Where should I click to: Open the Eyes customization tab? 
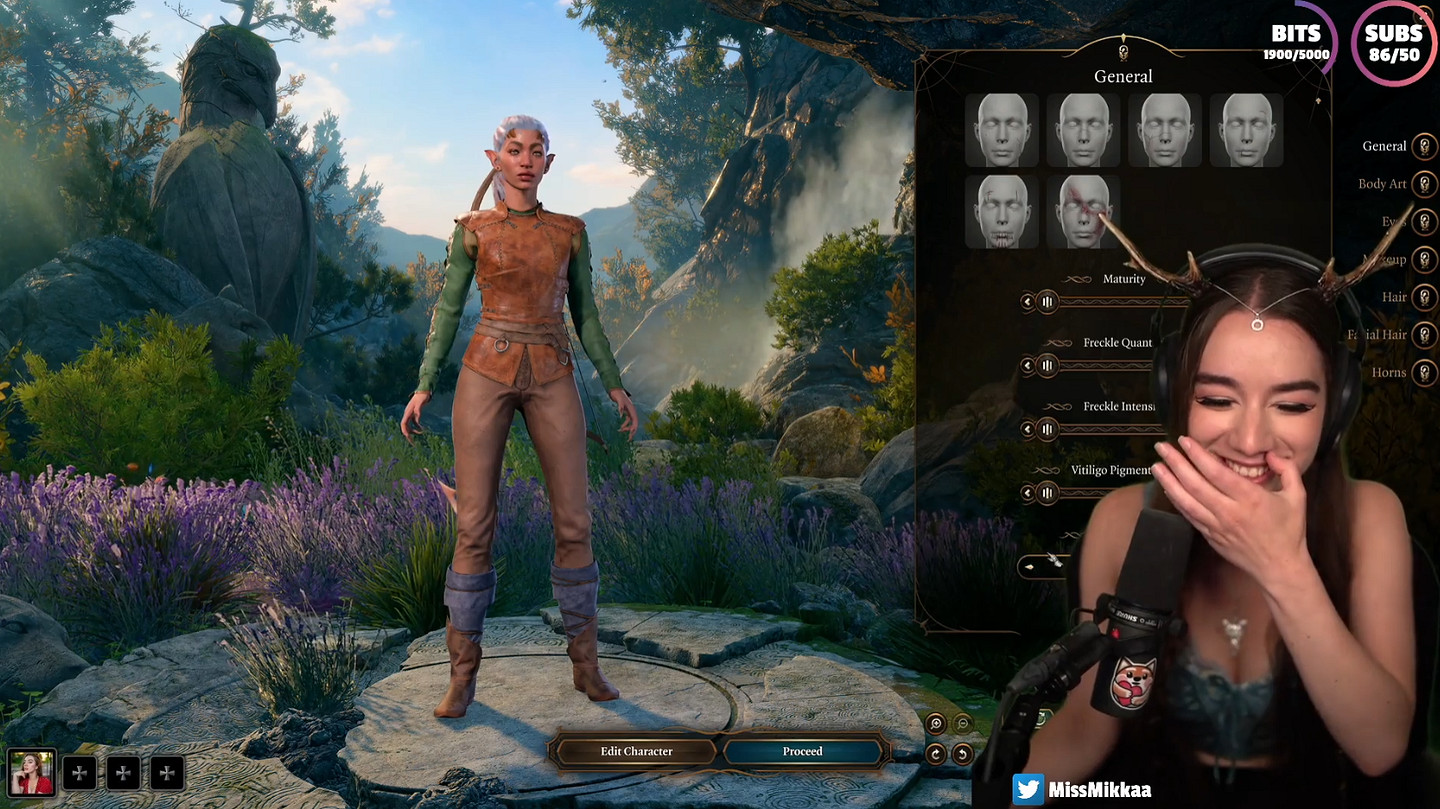point(1424,221)
